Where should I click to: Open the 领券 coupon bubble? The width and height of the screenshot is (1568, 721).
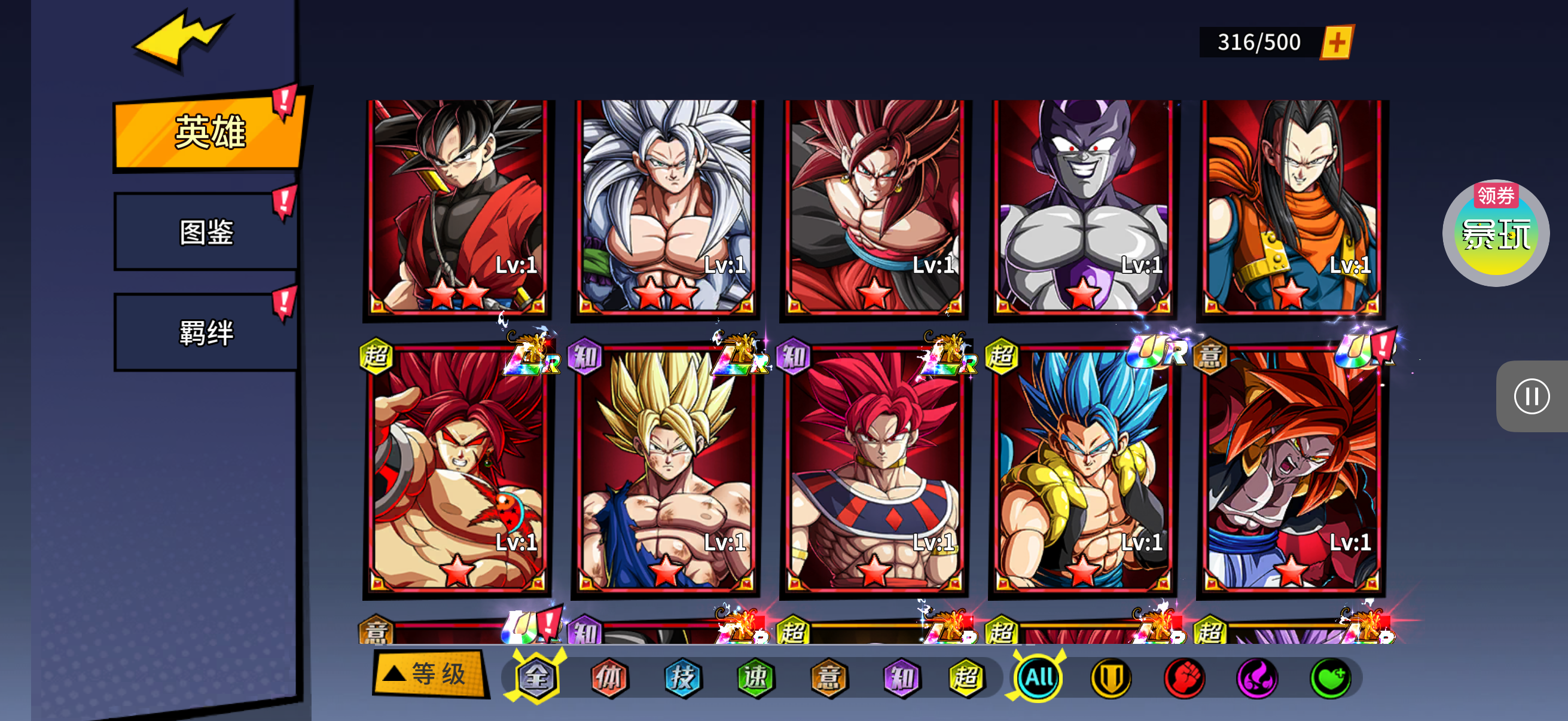[1495, 233]
